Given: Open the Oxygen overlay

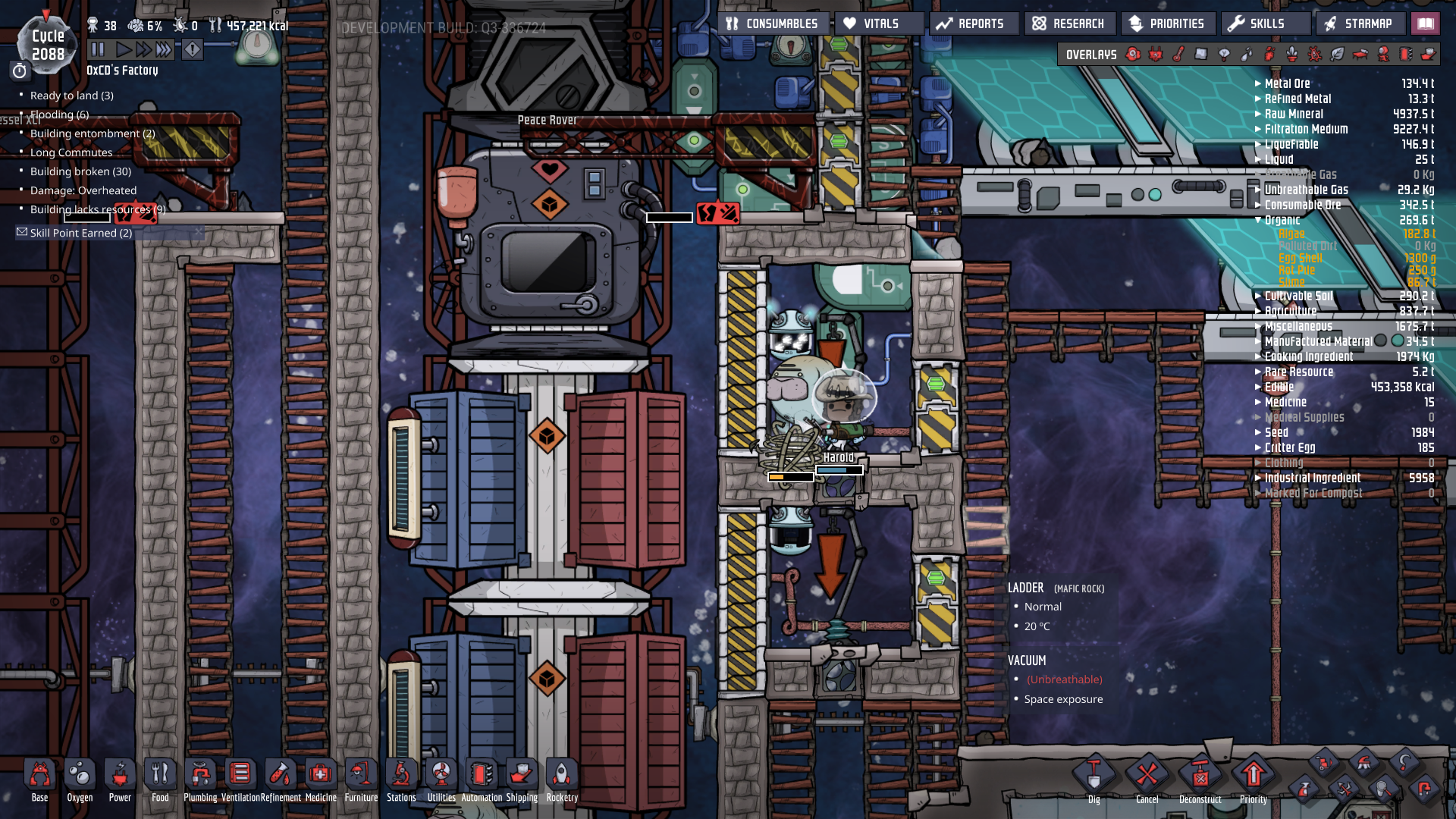Looking at the screenshot, I should [x=1132, y=55].
